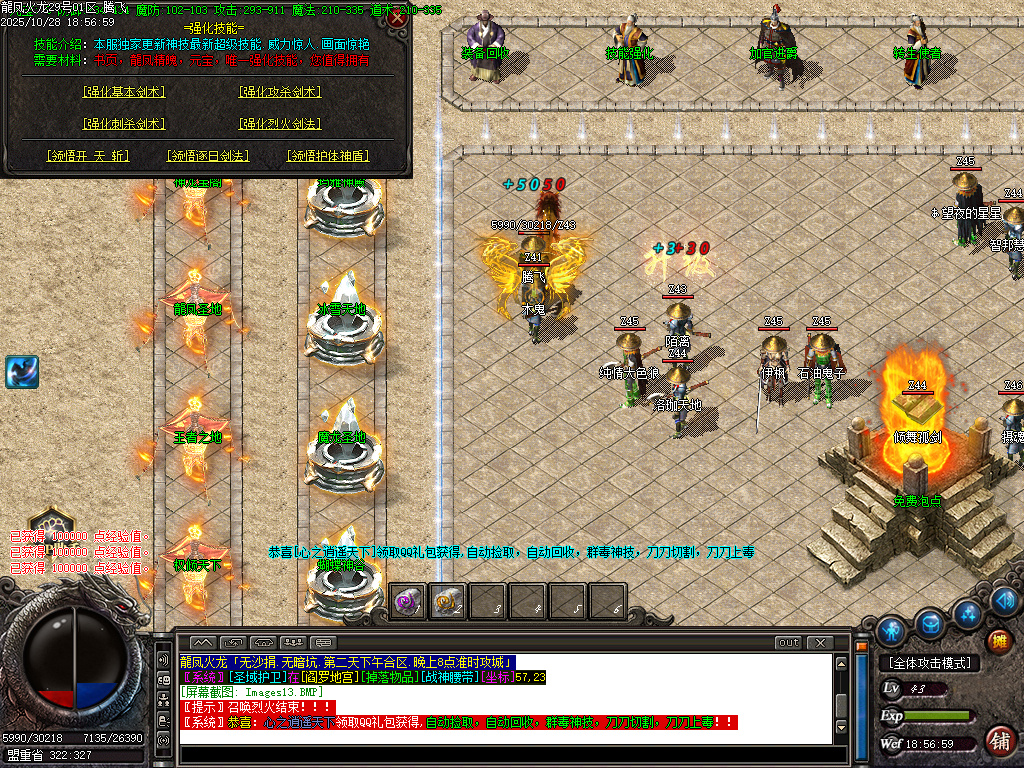Click the 强化刺杀剑术 option

pos(124,124)
